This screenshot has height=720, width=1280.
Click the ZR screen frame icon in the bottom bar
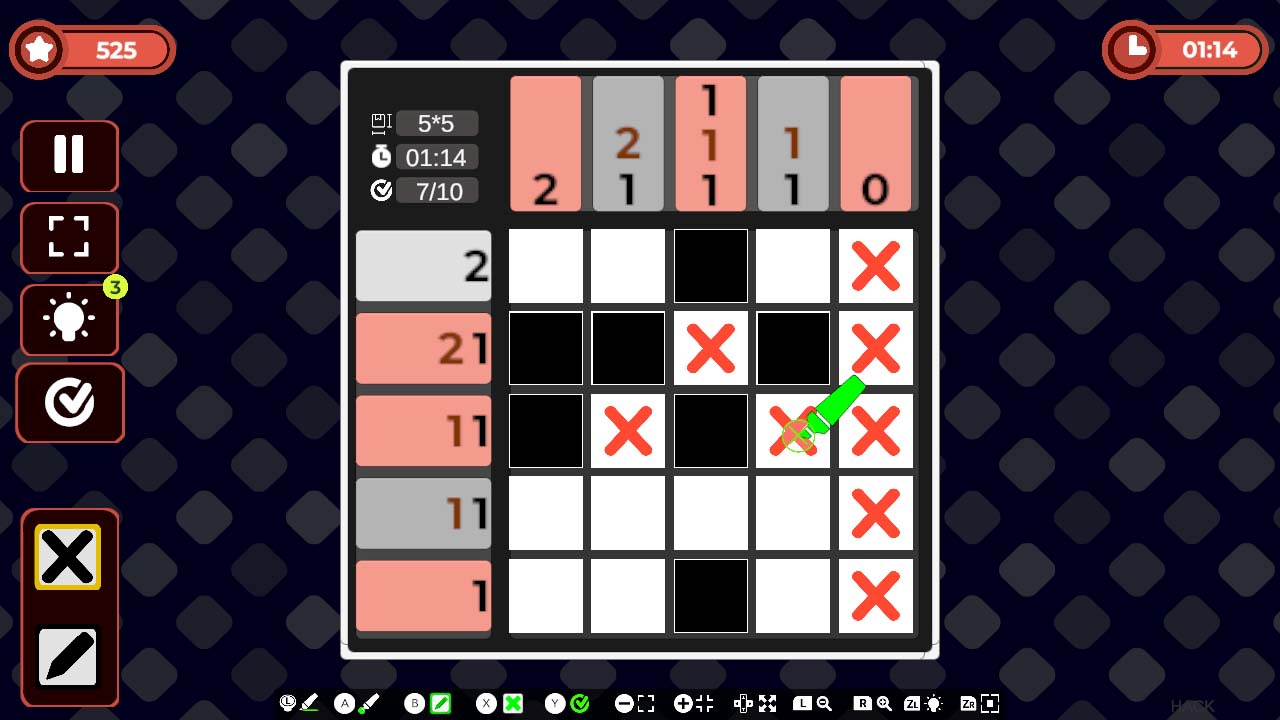click(x=981, y=703)
